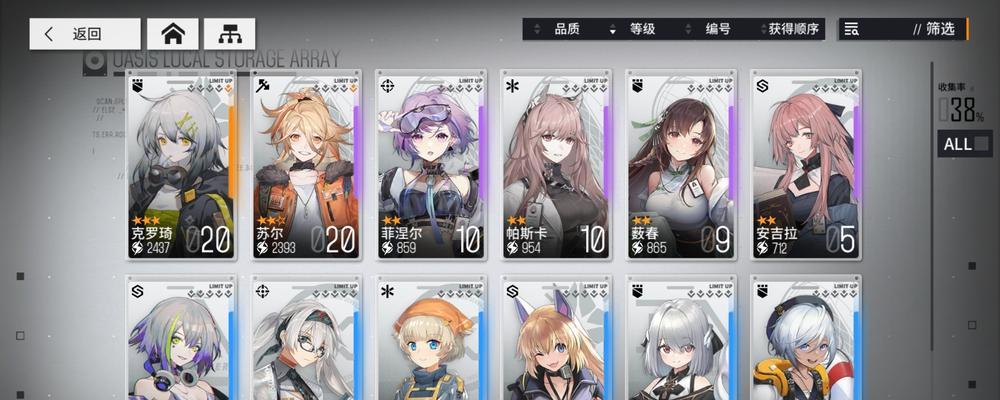Open the 薮春 character card
The height and width of the screenshot is (400, 1000).
pyautogui.click(x=681, y=165)
